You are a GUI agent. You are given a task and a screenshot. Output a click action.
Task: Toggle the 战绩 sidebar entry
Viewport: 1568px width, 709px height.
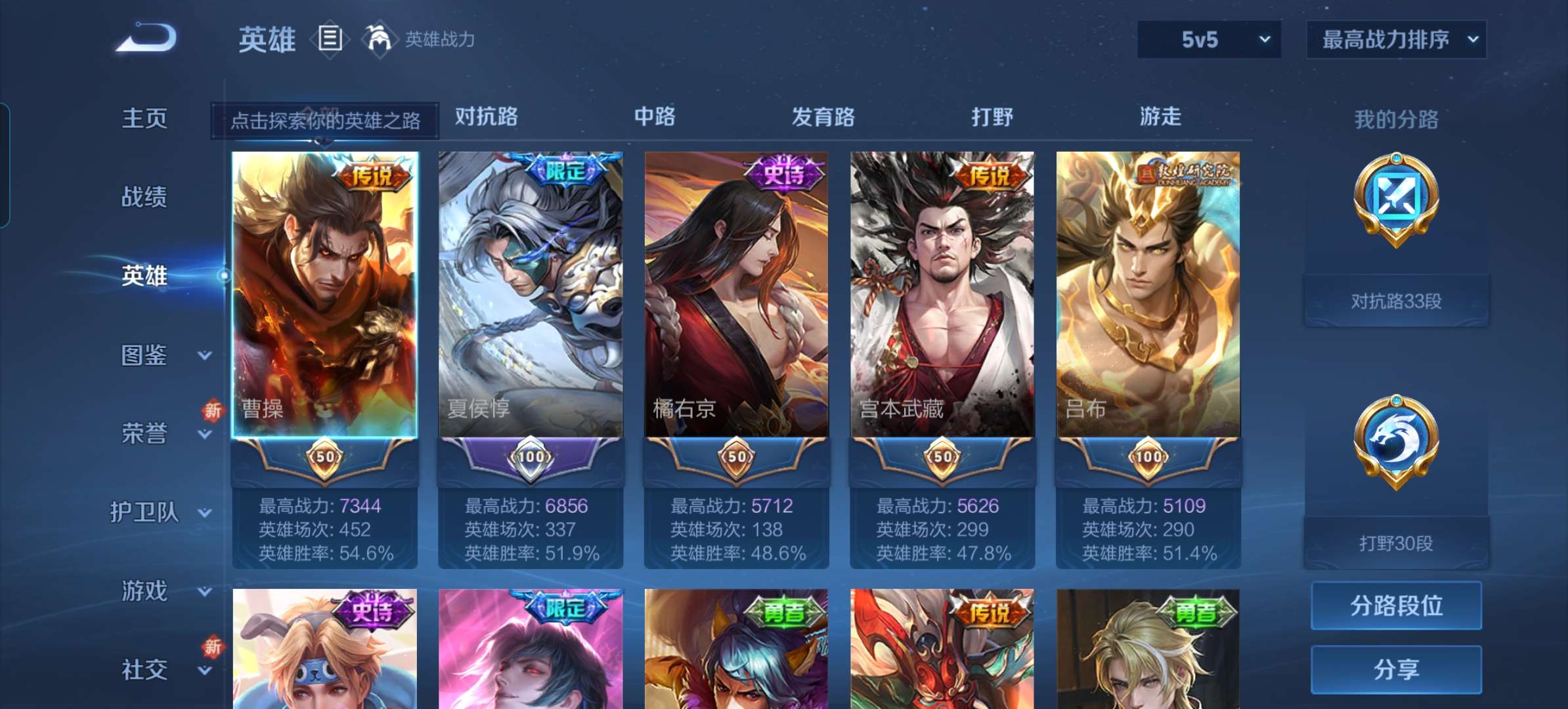(x=146, y=196)
